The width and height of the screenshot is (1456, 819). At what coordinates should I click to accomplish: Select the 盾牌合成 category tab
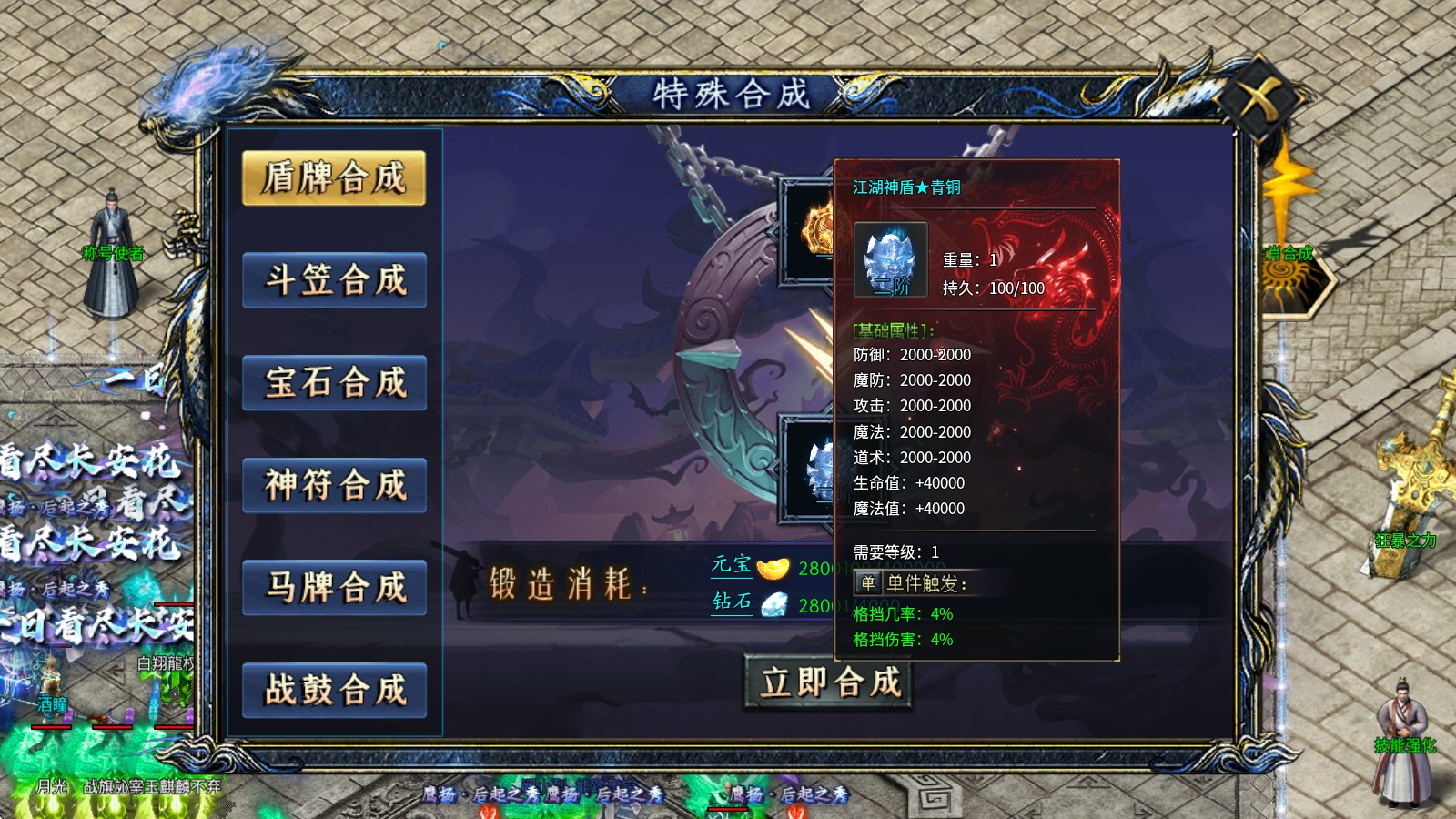(334, 177)
